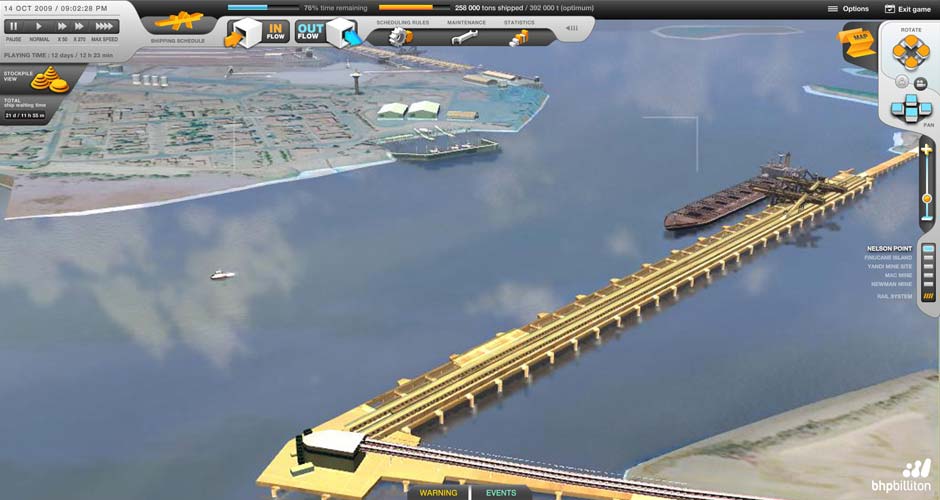
Task: Open the Warning tab
Action: tap(438, 493)
